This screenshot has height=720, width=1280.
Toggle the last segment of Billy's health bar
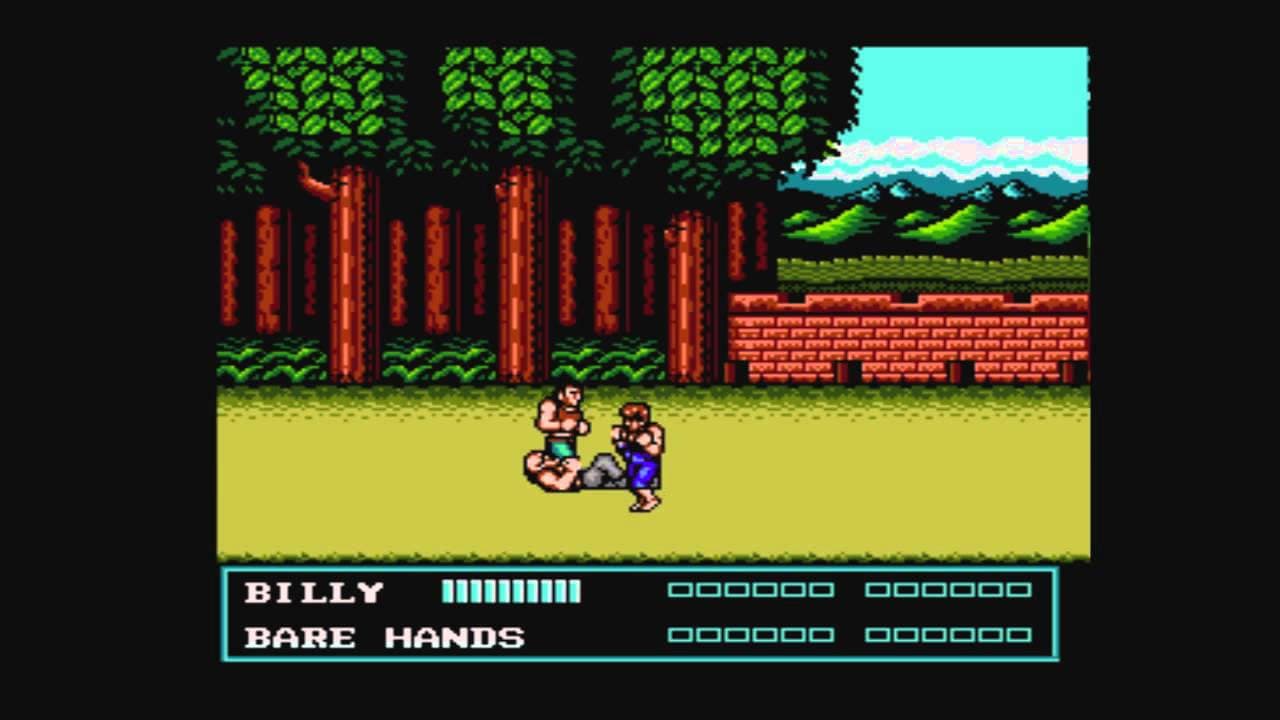click(x=575, y=590)
